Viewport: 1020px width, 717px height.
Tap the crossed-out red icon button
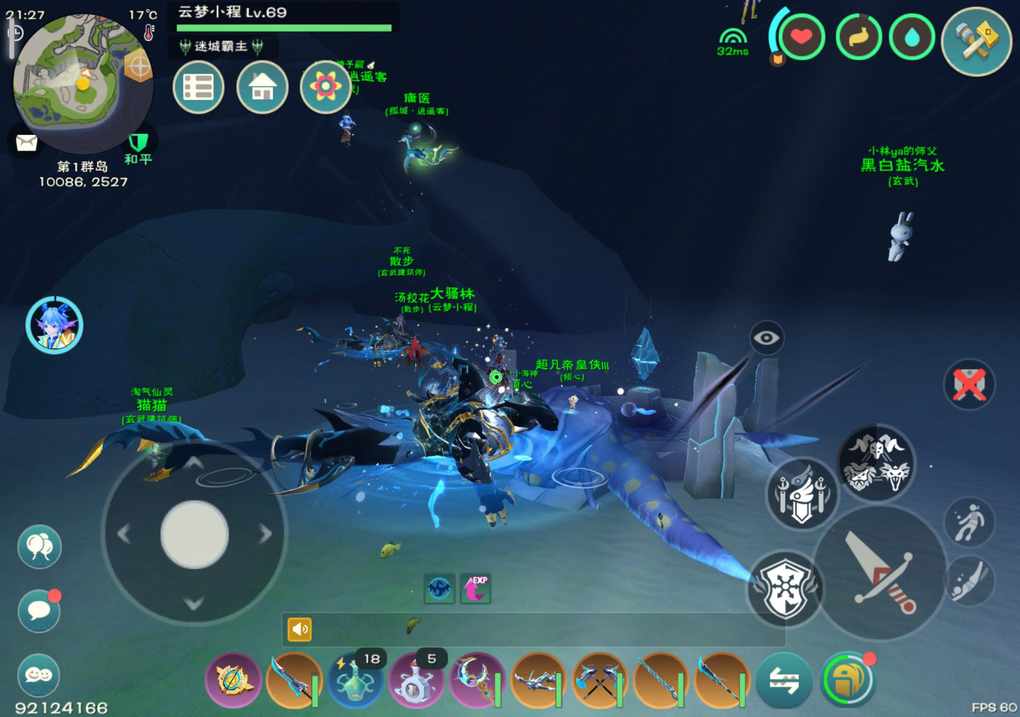(969, 384)
